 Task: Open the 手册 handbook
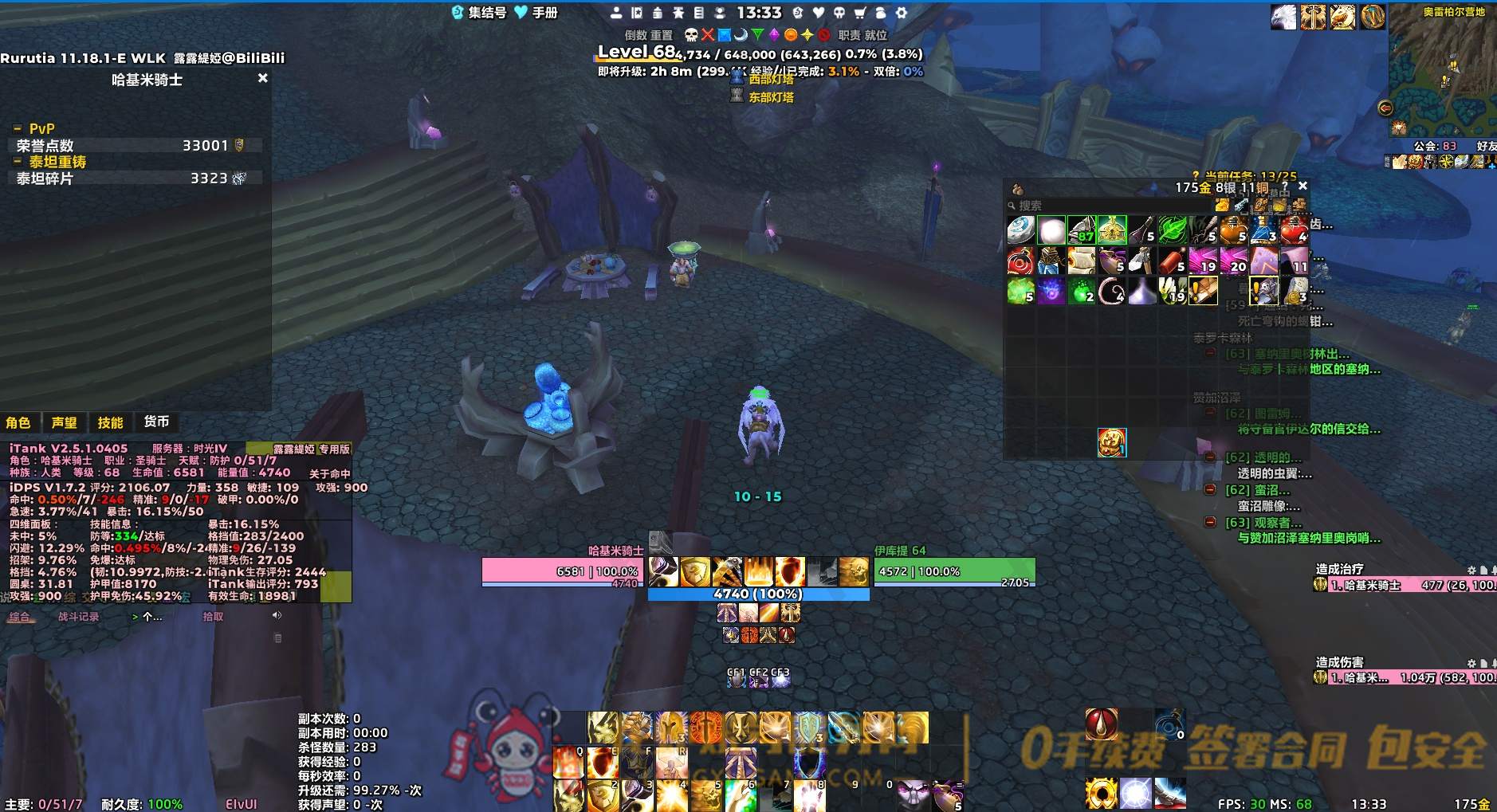pos(536,13)
